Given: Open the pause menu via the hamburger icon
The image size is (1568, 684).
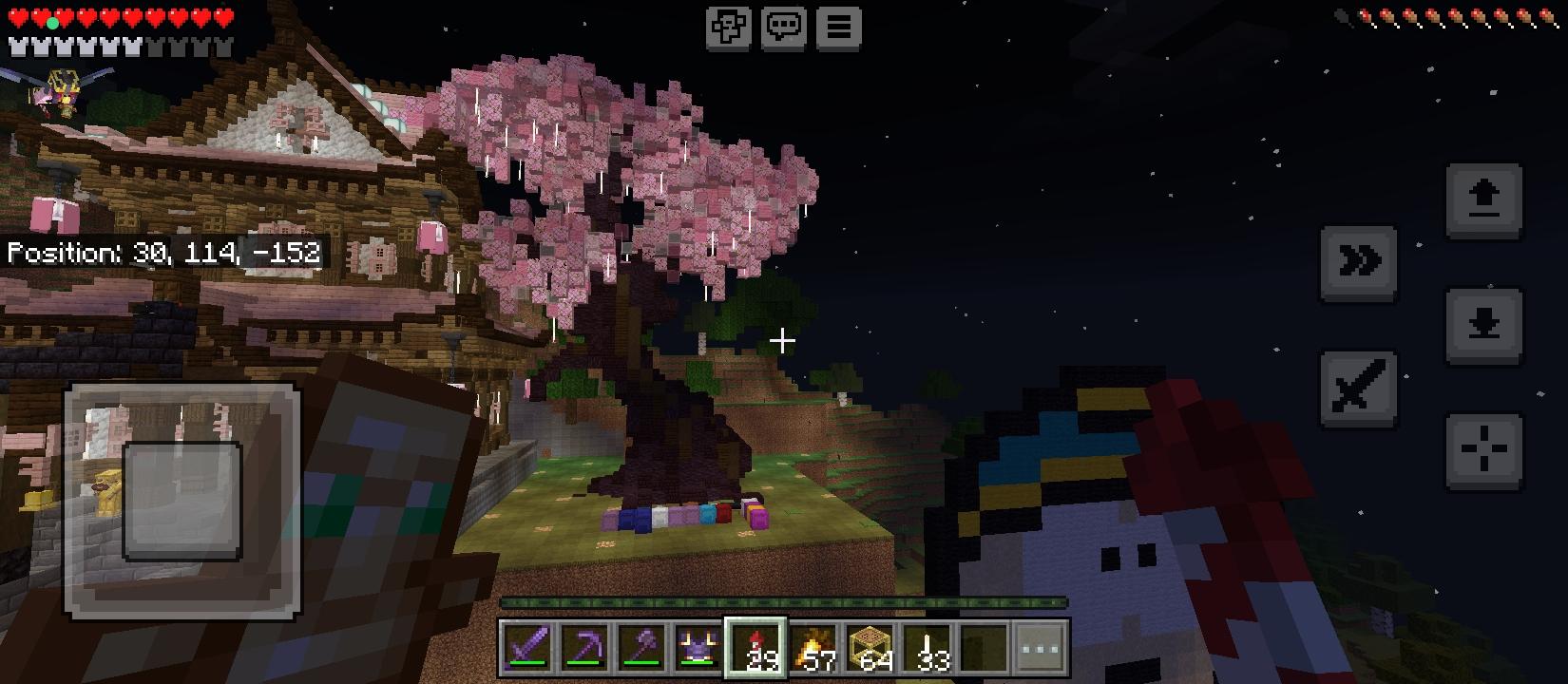Looking at the screenshot, I should coord(836,27).
